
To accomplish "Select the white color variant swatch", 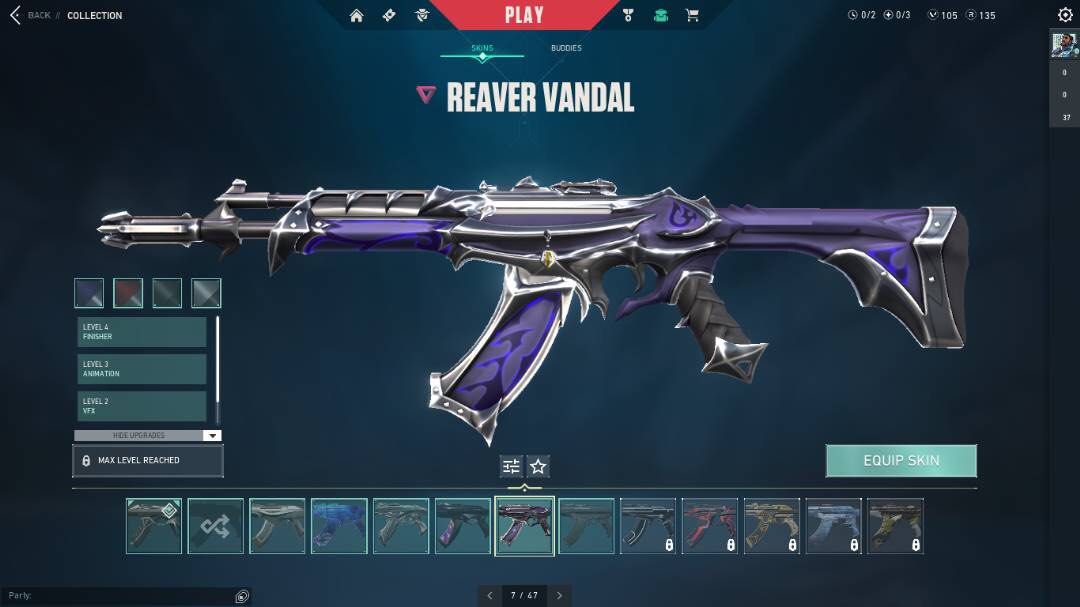I will (x=206, y=293).
